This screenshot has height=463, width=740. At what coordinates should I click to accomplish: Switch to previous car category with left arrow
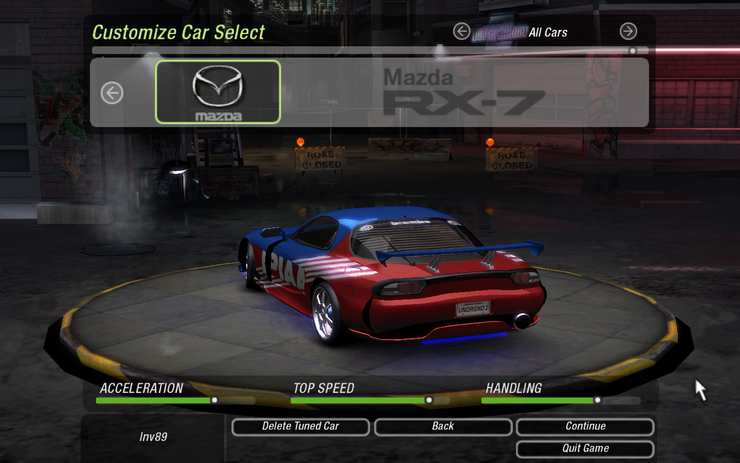pyautogui.click(x=461, y=32)
